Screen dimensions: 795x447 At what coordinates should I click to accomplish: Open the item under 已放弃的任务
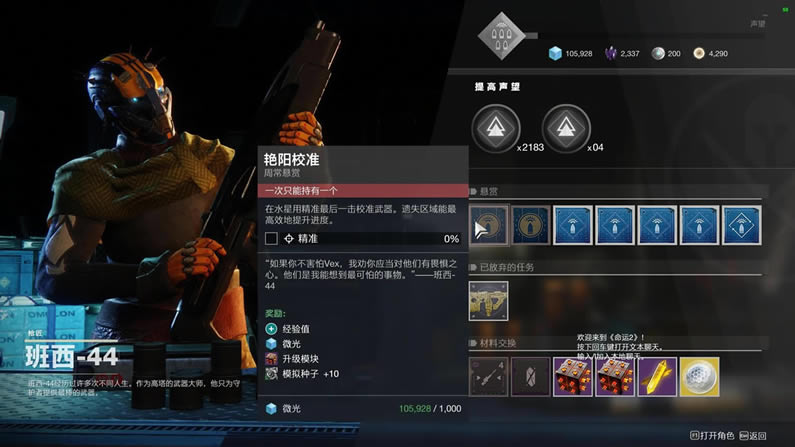coord(489,300)
